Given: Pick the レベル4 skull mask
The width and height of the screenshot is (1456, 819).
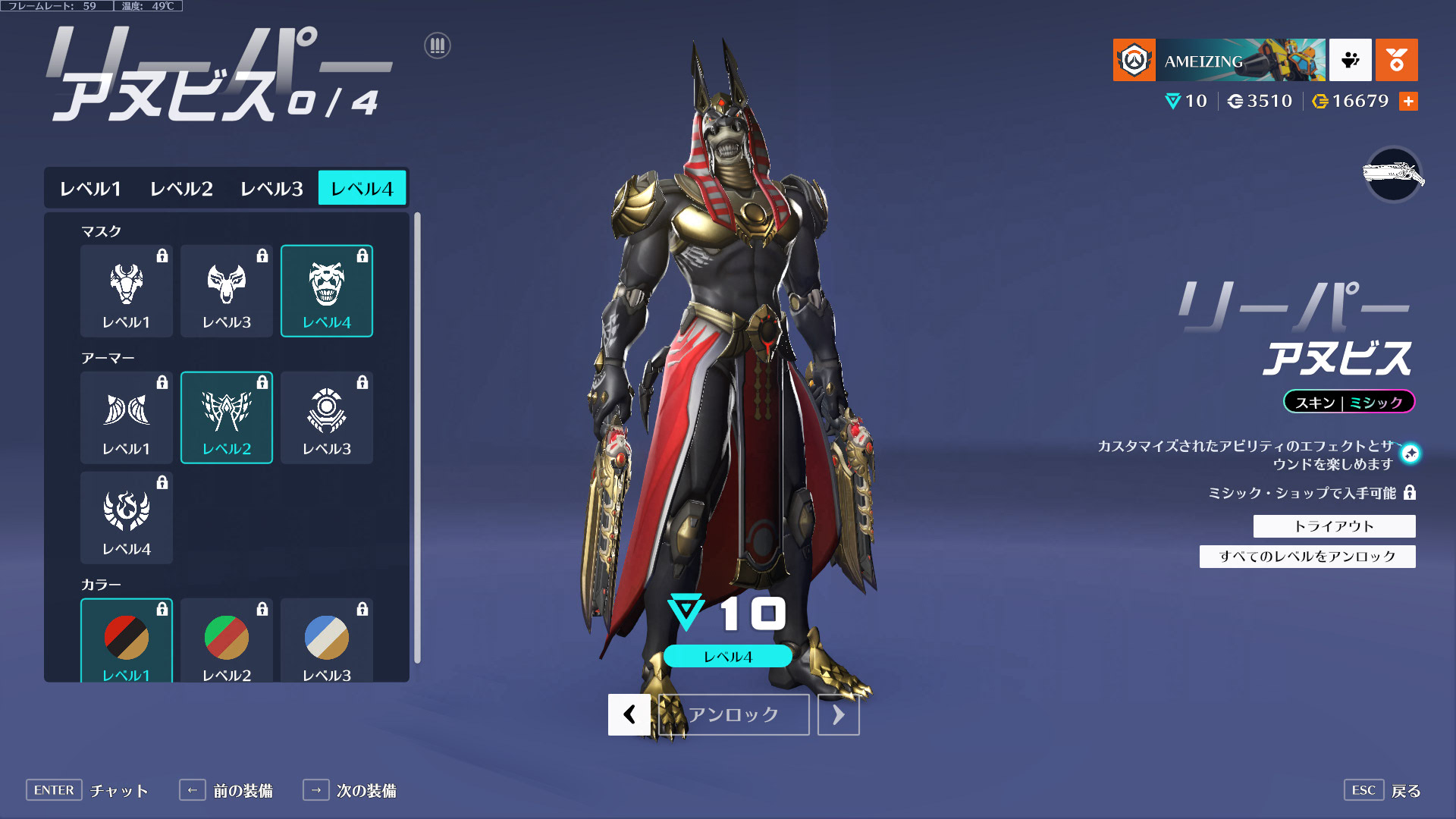Looking at the screenshot, I should tap(327, 290).
